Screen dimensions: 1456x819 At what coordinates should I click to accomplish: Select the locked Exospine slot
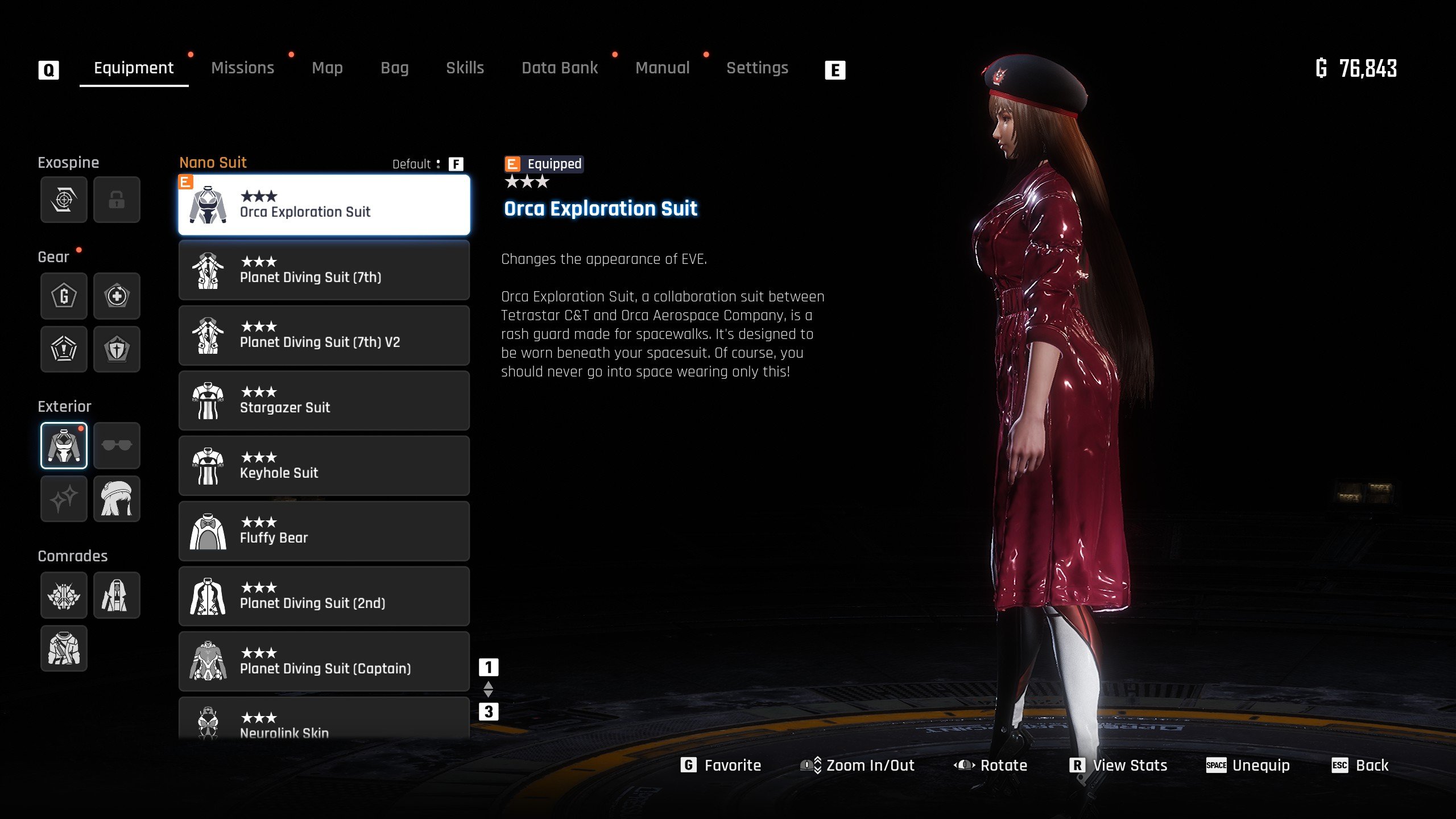point(117,200)
